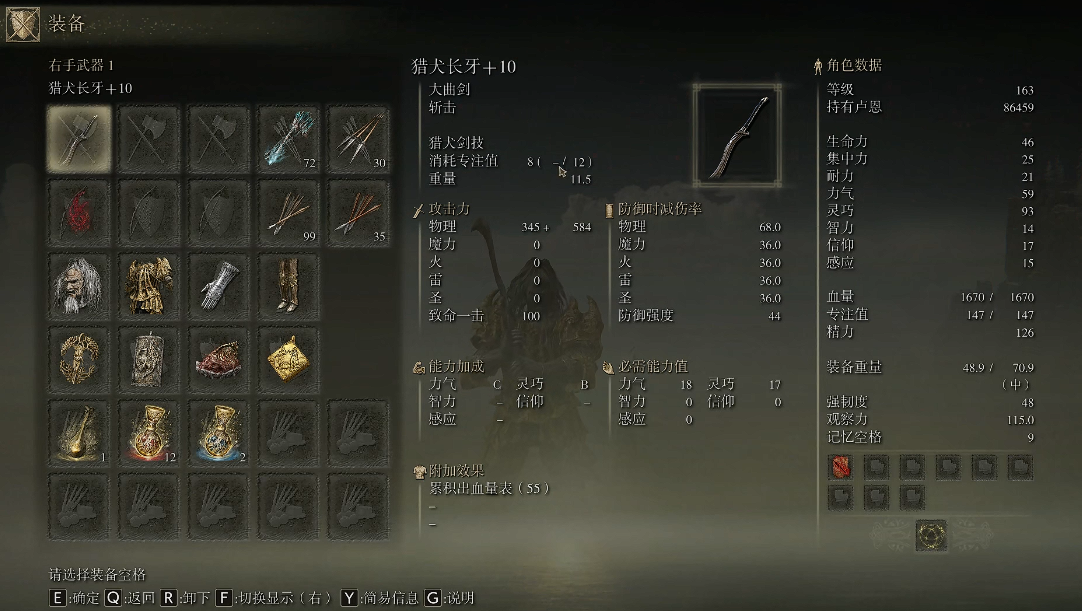Image resolution: width=1082 pixels, height=611 pixels.
Task: Select the left-hand slot with red glyph
Action: click(x=79, y=213)
